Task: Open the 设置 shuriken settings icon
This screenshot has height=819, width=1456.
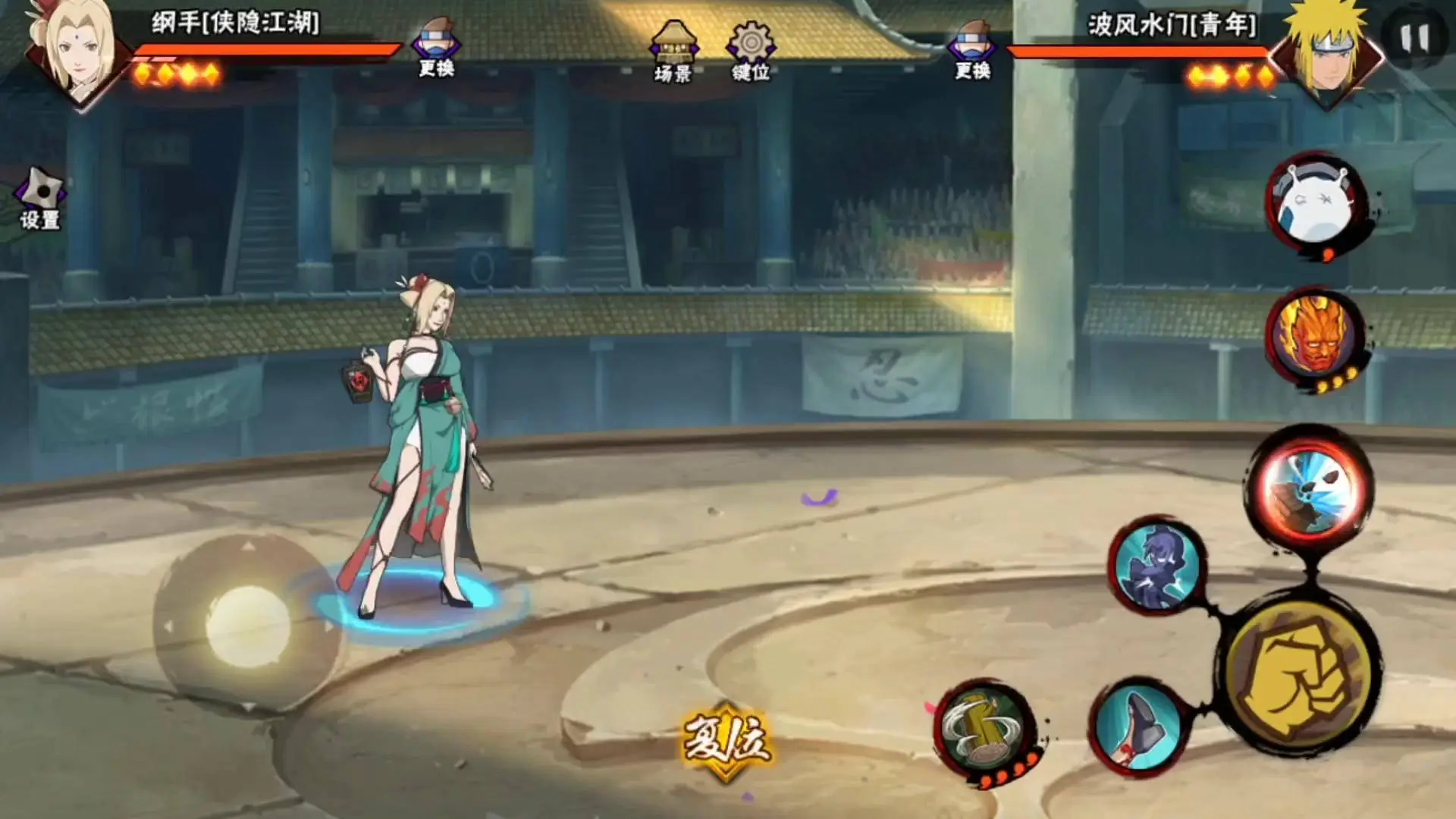Action: point(40,199)
